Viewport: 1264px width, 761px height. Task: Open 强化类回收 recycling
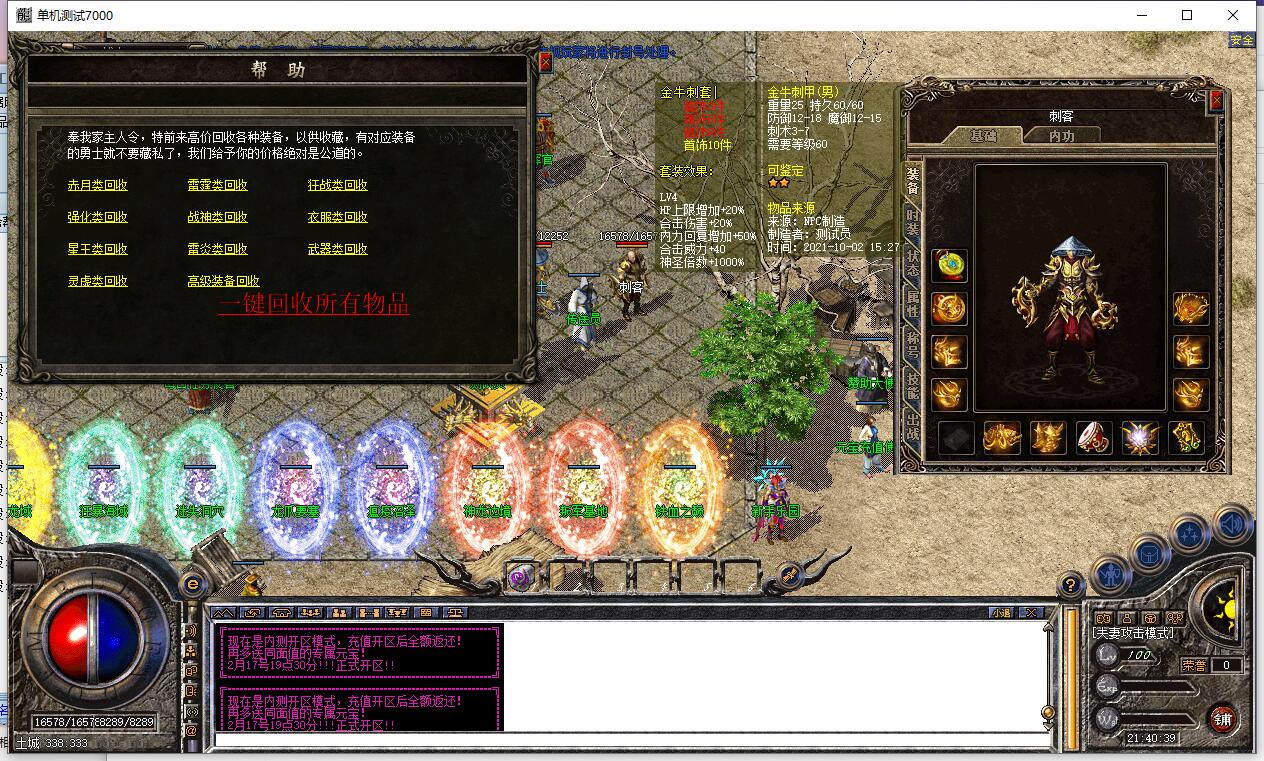pyautogui.click(x=97, y=217)
